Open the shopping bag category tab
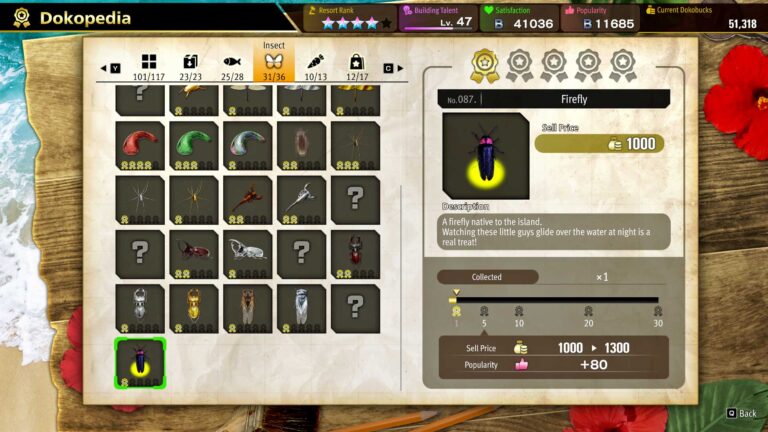Viewport: 768px width, 432px height. click(x=356, y=66)
